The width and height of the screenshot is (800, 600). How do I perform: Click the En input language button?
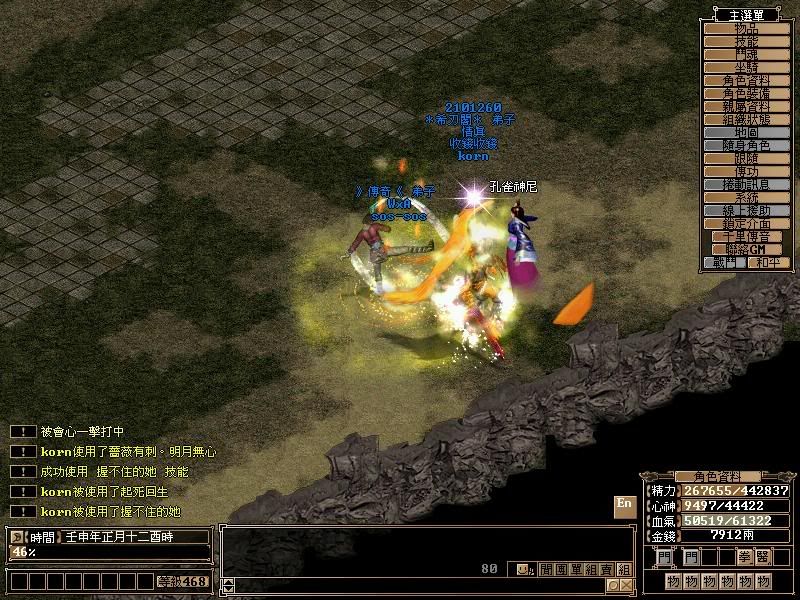pyautogui.click(x=624, y=505)
